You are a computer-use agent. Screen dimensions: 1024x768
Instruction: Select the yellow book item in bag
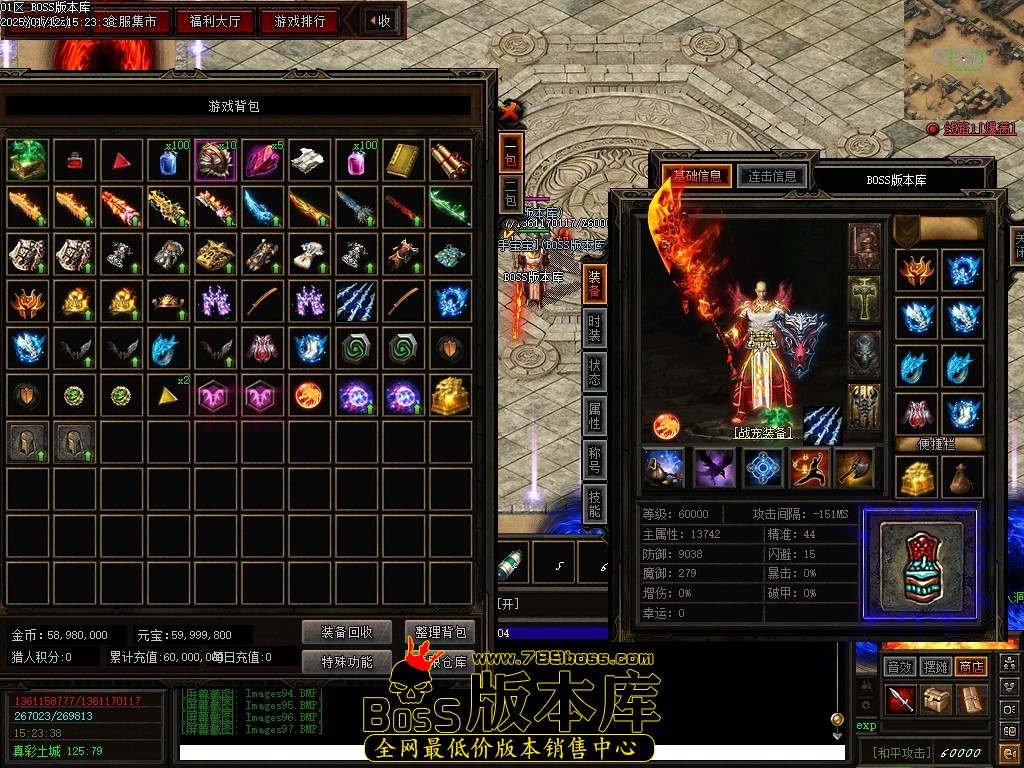coord(404,160)
